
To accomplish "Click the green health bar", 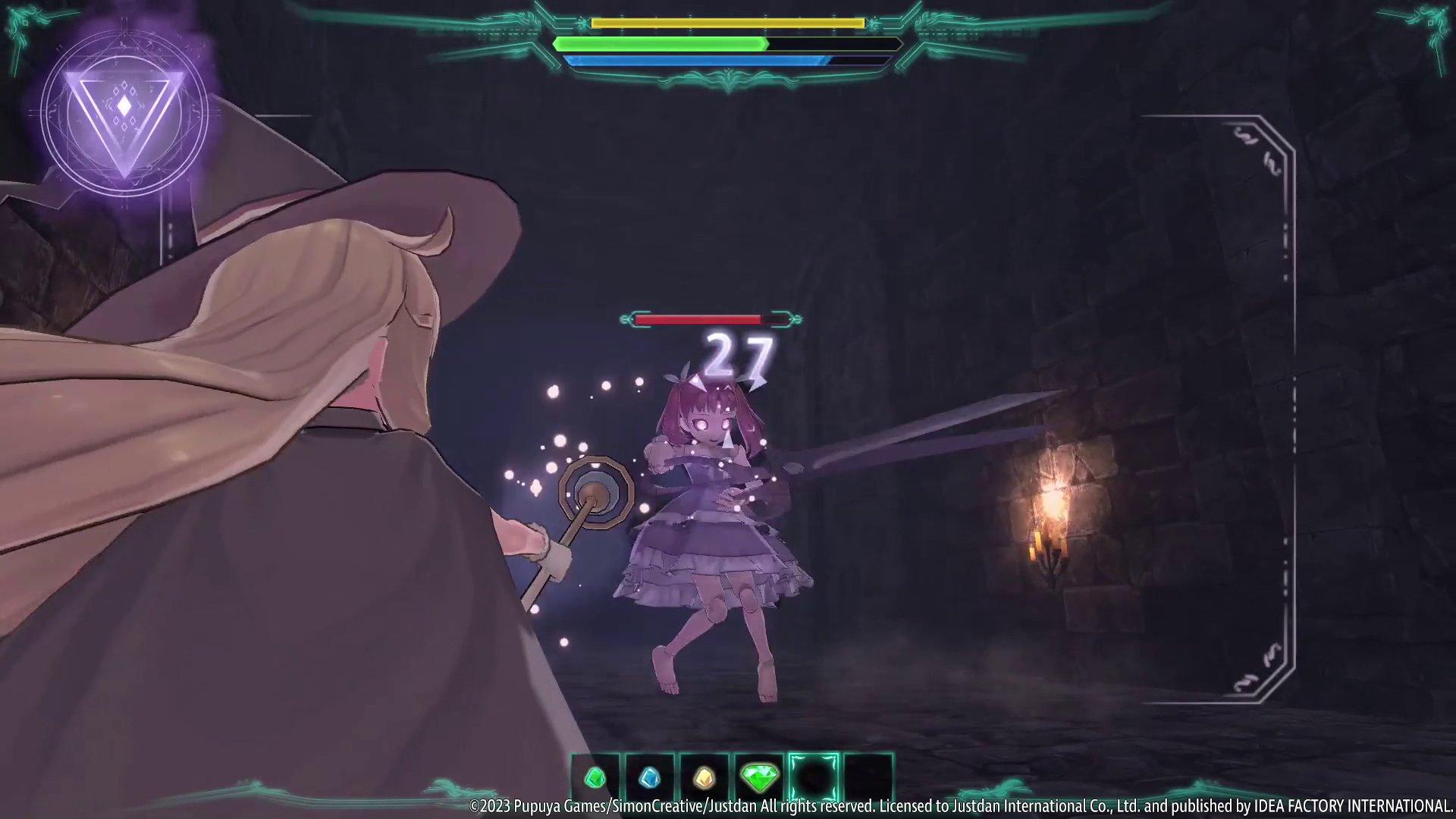I will point(660,44).
